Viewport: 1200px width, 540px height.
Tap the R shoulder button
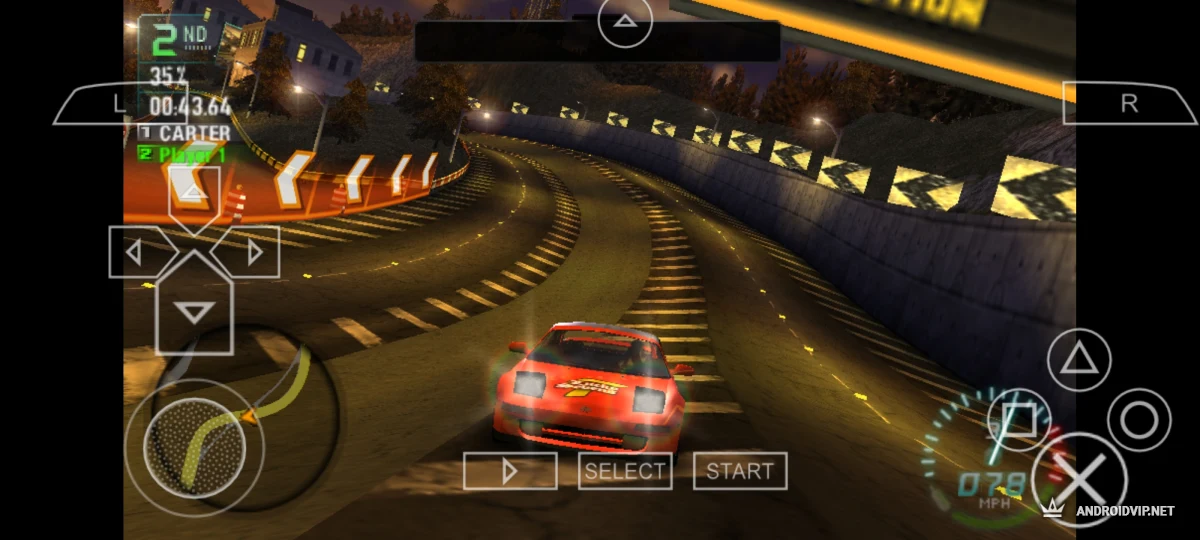(x=1129, y=104)
